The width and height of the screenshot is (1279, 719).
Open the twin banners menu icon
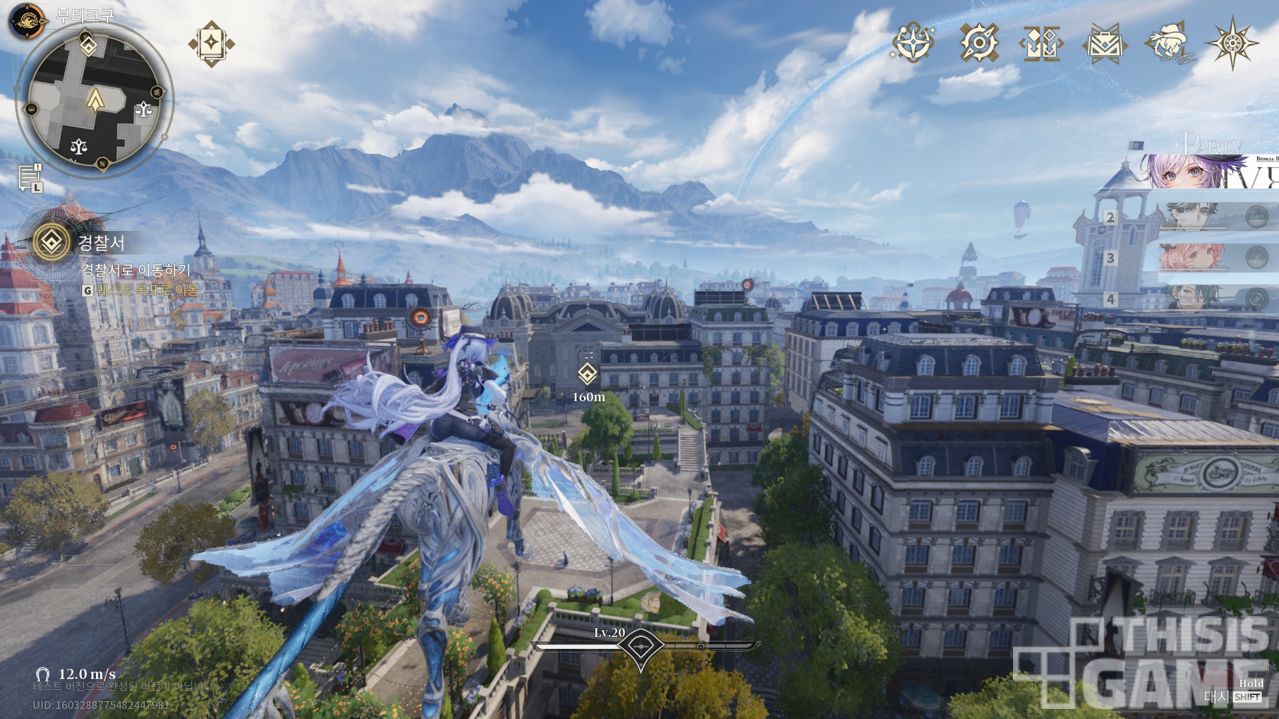[1040, 43]
